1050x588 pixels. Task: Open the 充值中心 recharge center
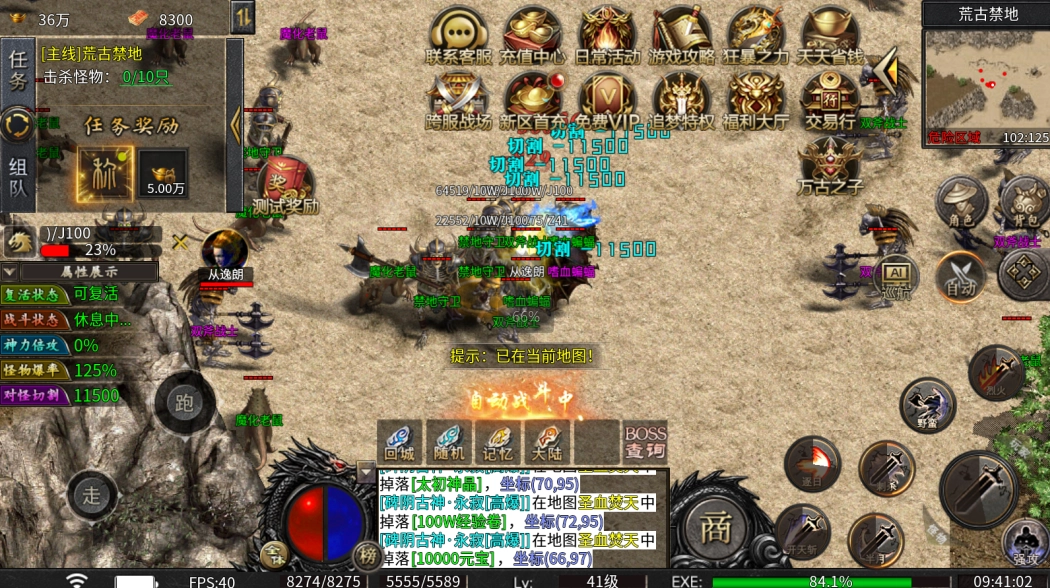(533, 36)
